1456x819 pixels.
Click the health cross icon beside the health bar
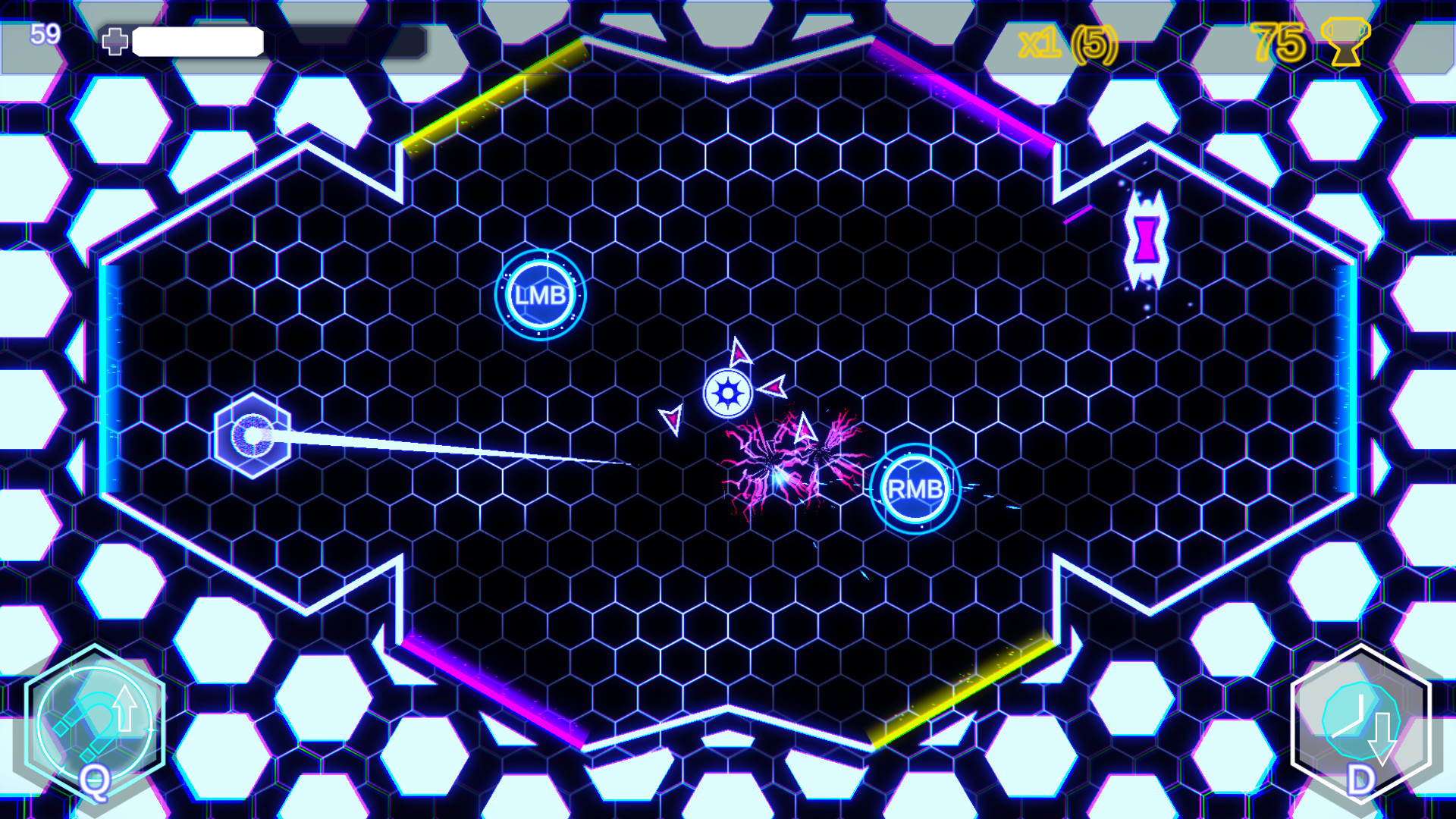(115, 42)
